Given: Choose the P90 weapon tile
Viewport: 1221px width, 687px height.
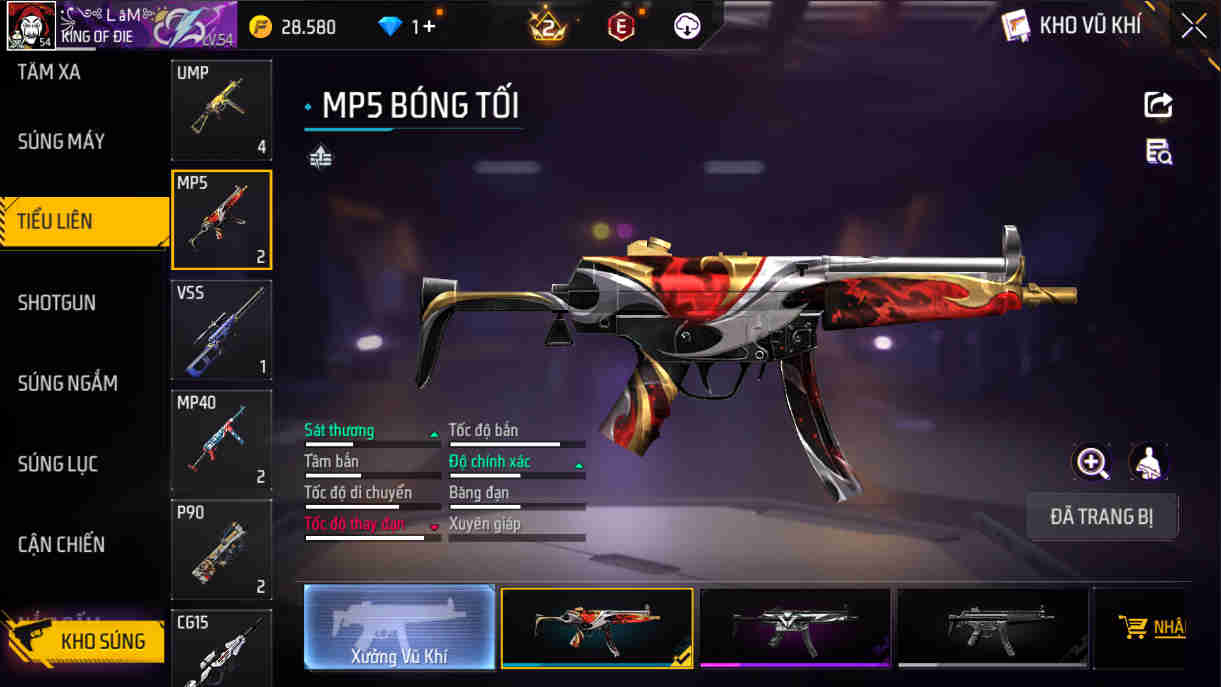Looking at the screenshot, I should click(221, 550).
